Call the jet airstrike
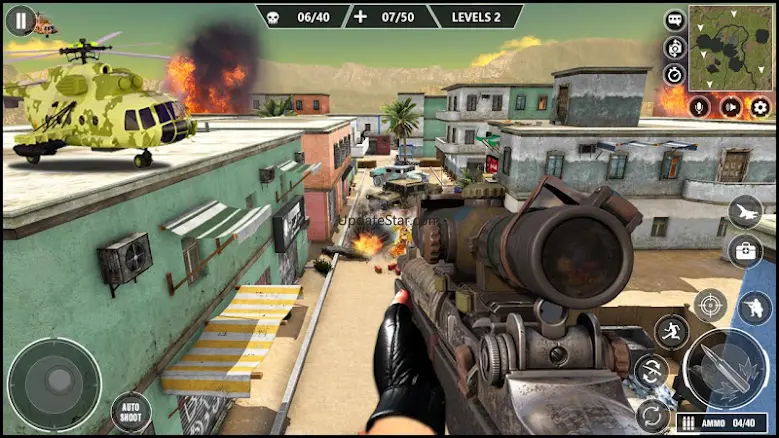This screenshot has height=438, width=779. click(744, 211)
